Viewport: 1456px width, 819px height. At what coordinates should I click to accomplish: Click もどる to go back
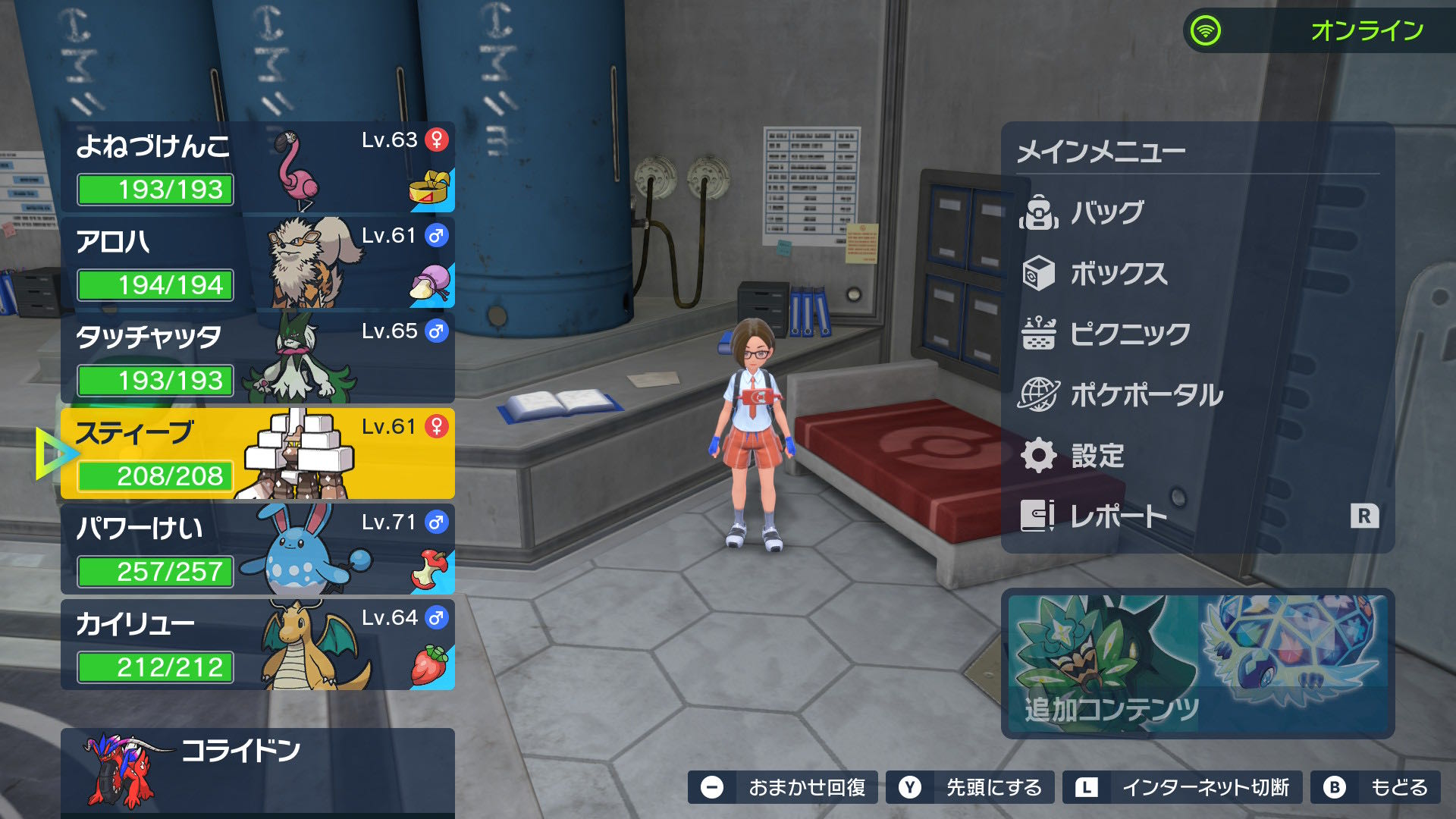(x=1376, y=788)
